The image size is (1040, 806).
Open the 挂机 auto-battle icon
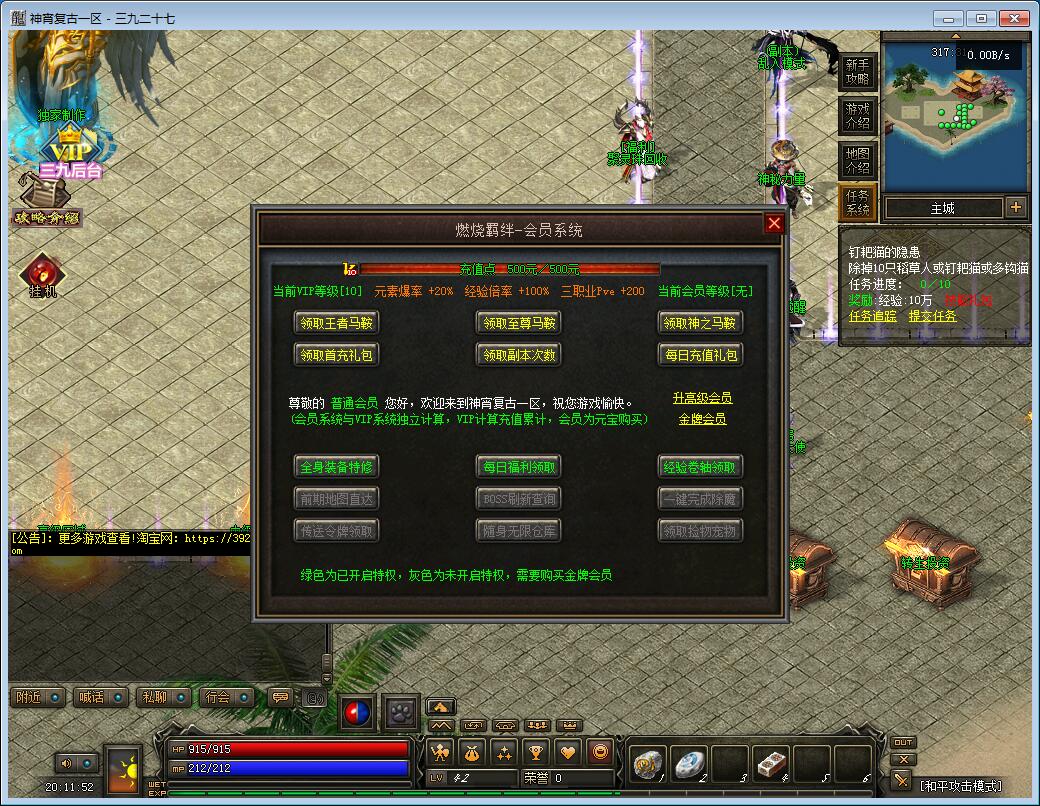[43, 275]
